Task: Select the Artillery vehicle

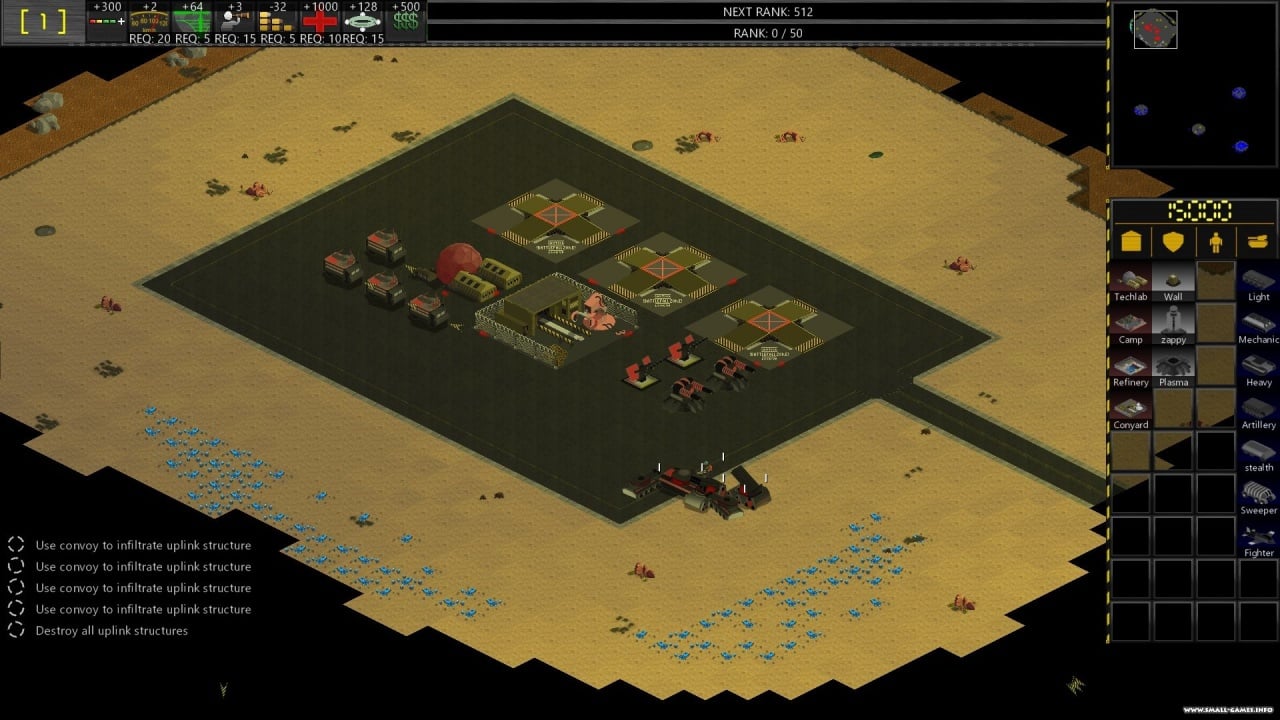Action: (x=1258, y=408)
